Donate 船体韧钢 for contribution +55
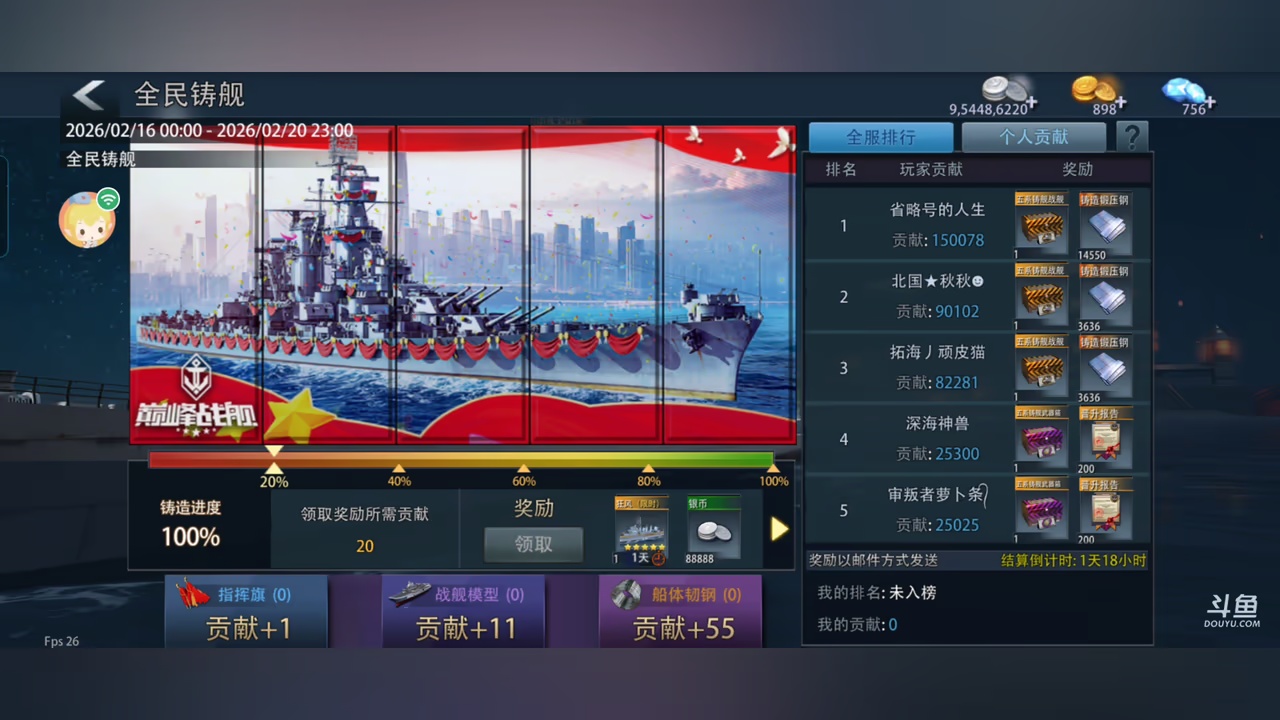Viewport: 1280px width, 720px height. click(x=680, y=612)
